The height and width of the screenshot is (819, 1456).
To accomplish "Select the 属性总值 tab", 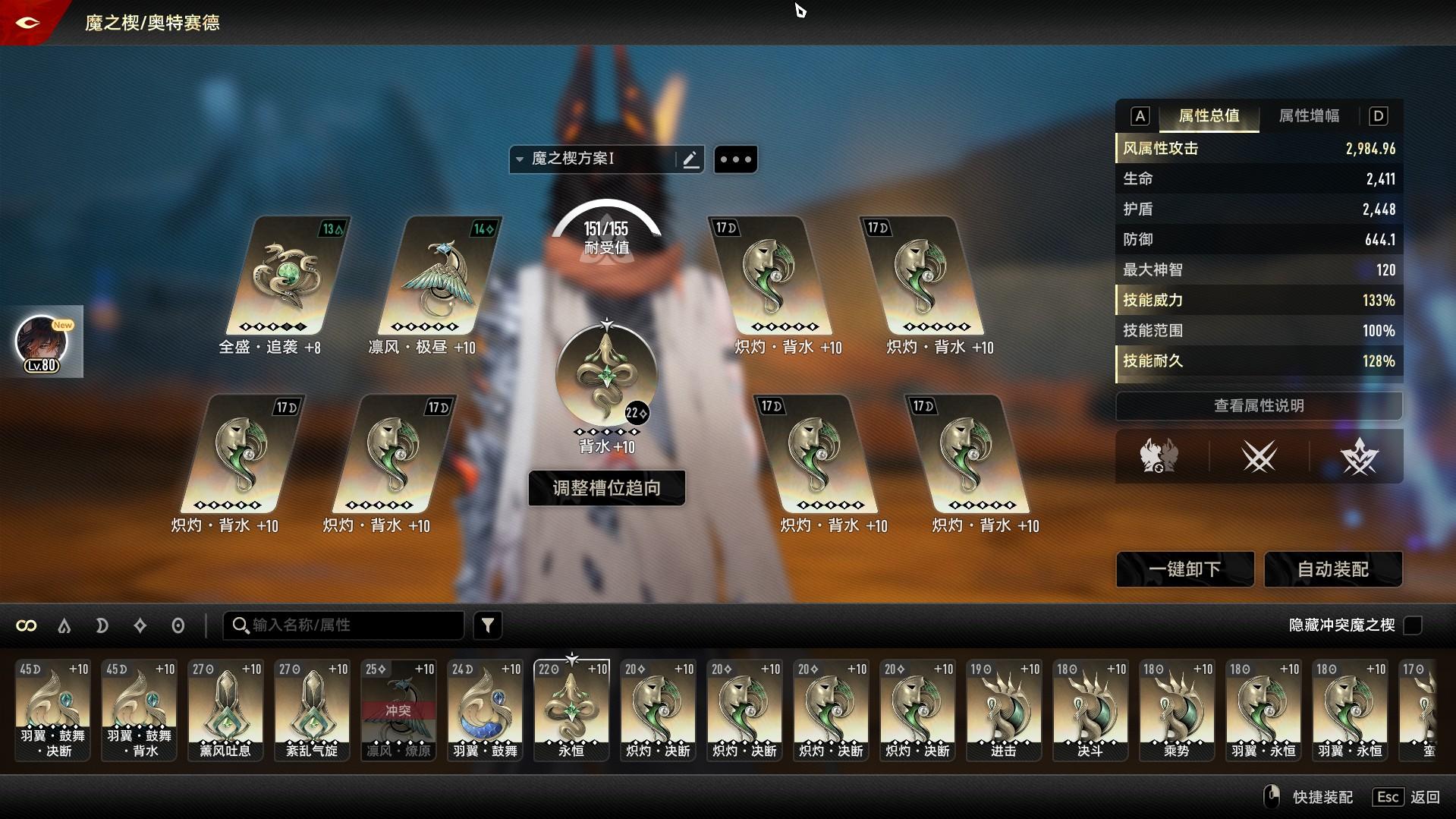I will click(x=1209, y=116).
